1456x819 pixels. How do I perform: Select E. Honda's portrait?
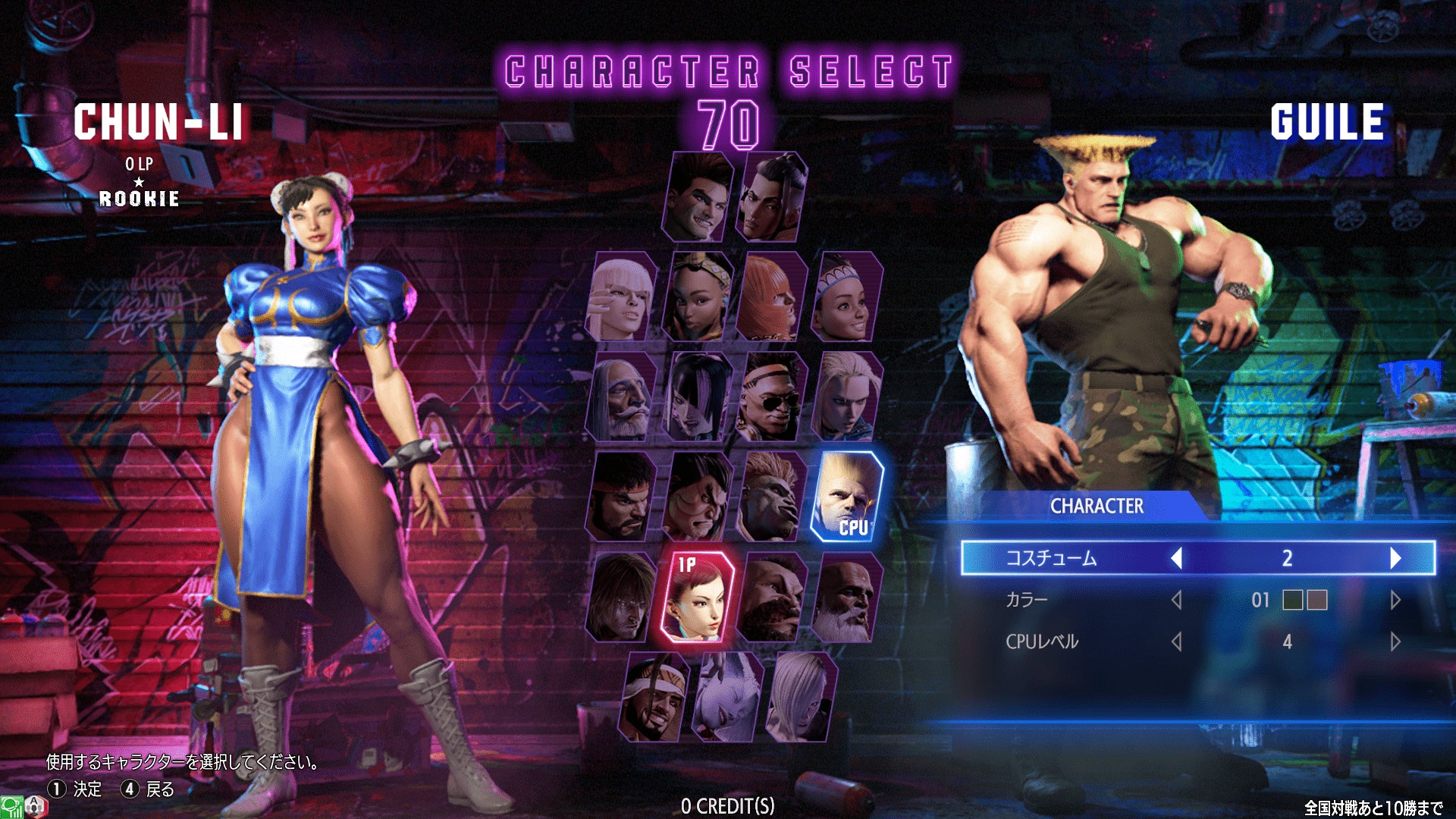[697, 497]
